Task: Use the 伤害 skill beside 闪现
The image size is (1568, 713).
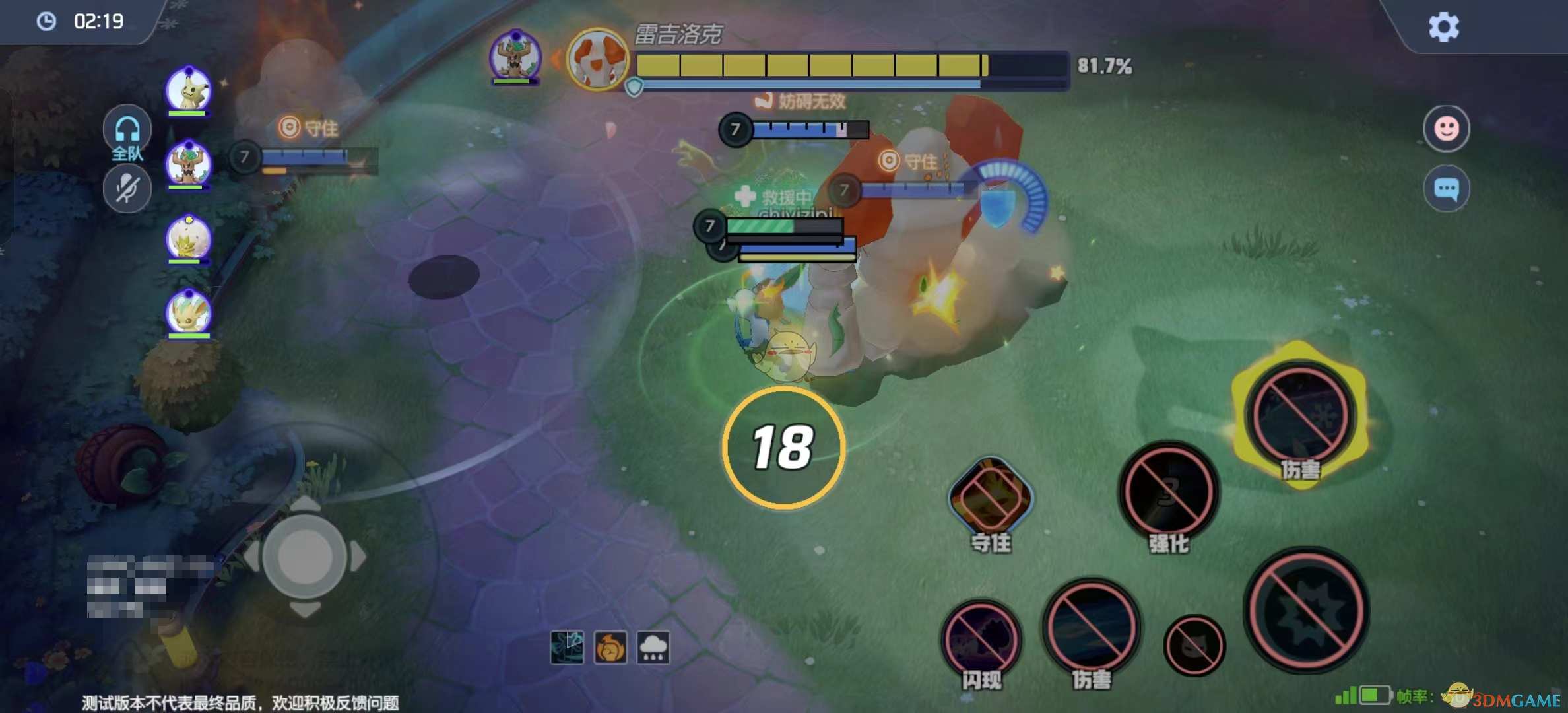Action: pos(1092,627)
